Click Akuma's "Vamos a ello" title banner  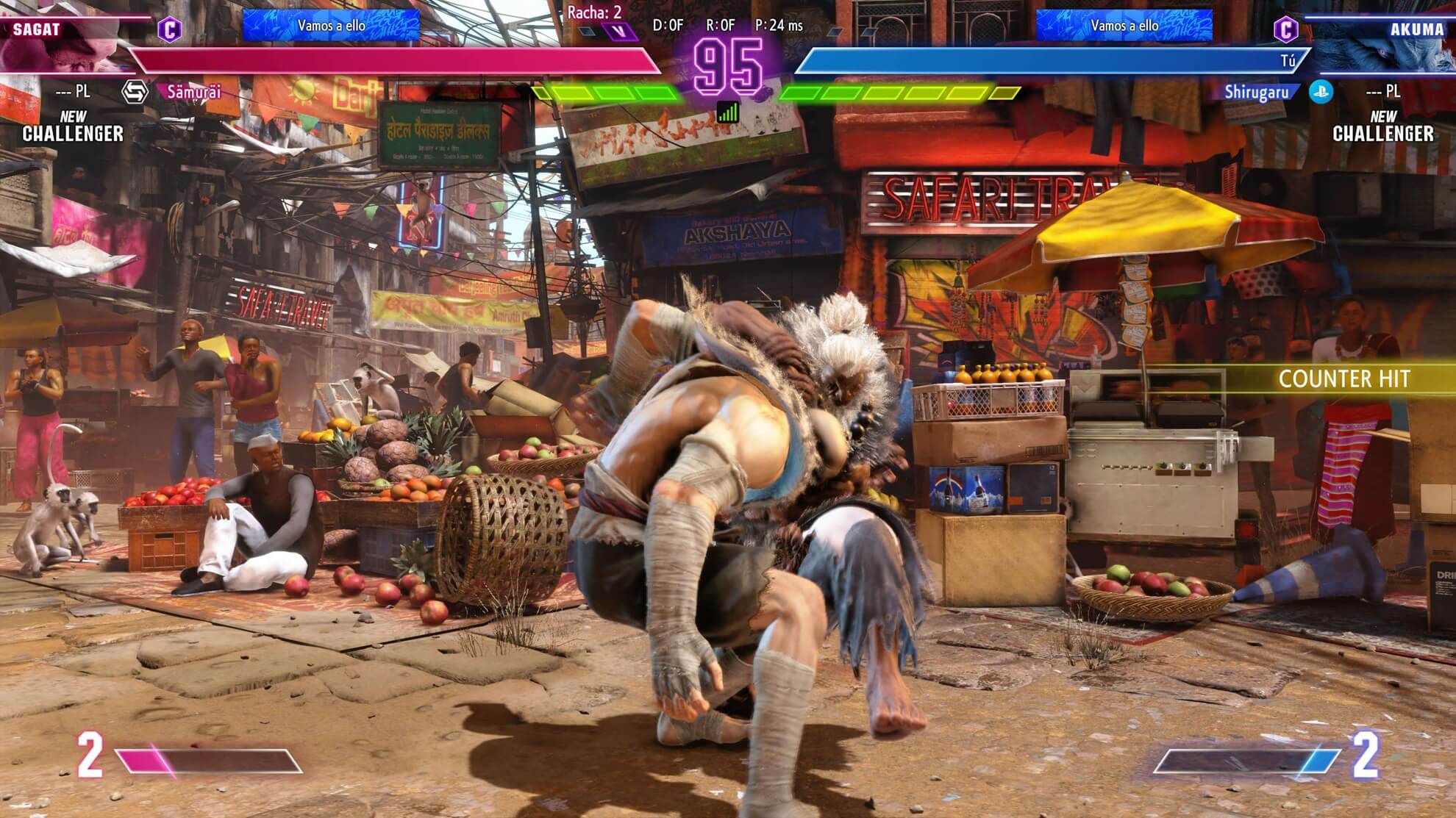1124,26
